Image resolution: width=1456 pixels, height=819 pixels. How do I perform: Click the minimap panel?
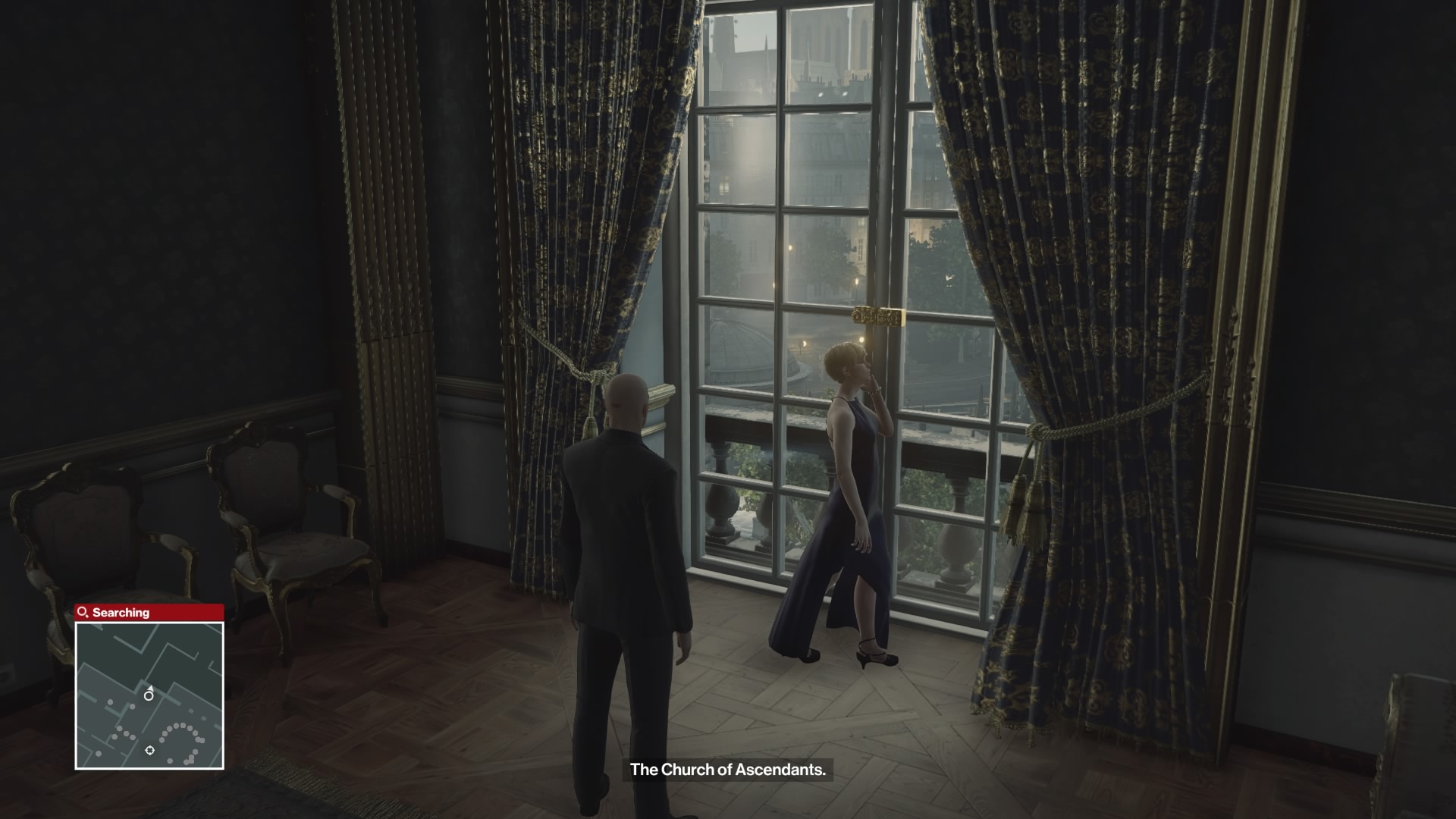click(149, 695)
